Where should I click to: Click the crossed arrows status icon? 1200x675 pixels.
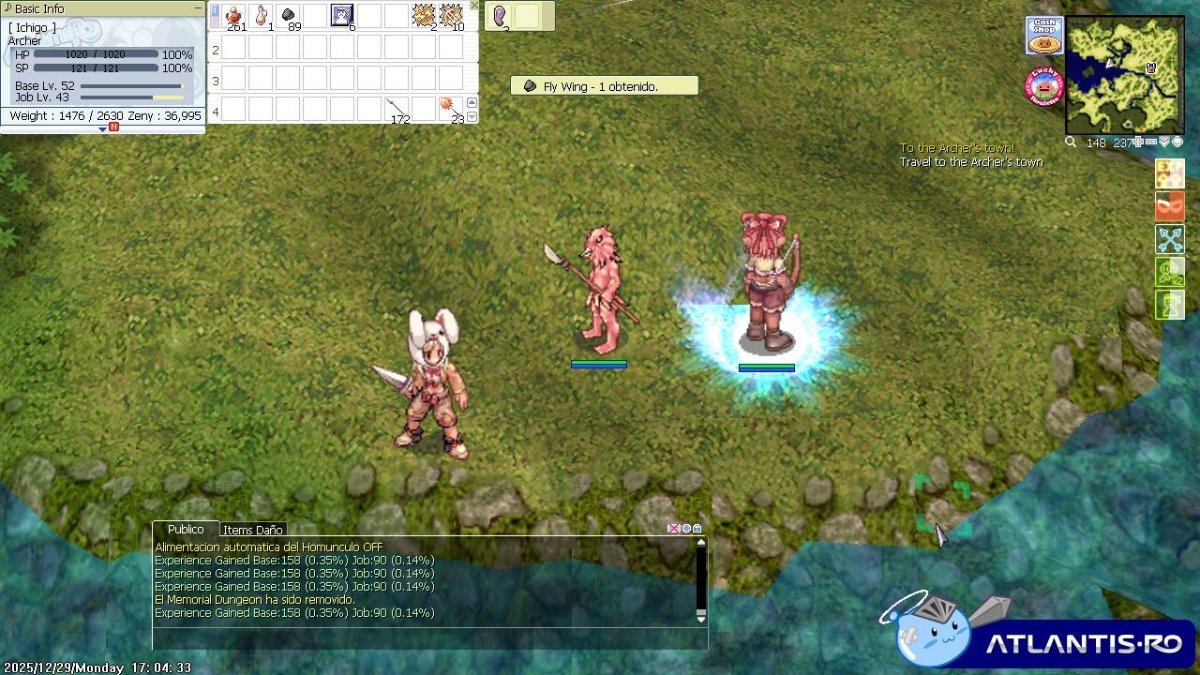pyautogui.click(x=1170, y=239)
